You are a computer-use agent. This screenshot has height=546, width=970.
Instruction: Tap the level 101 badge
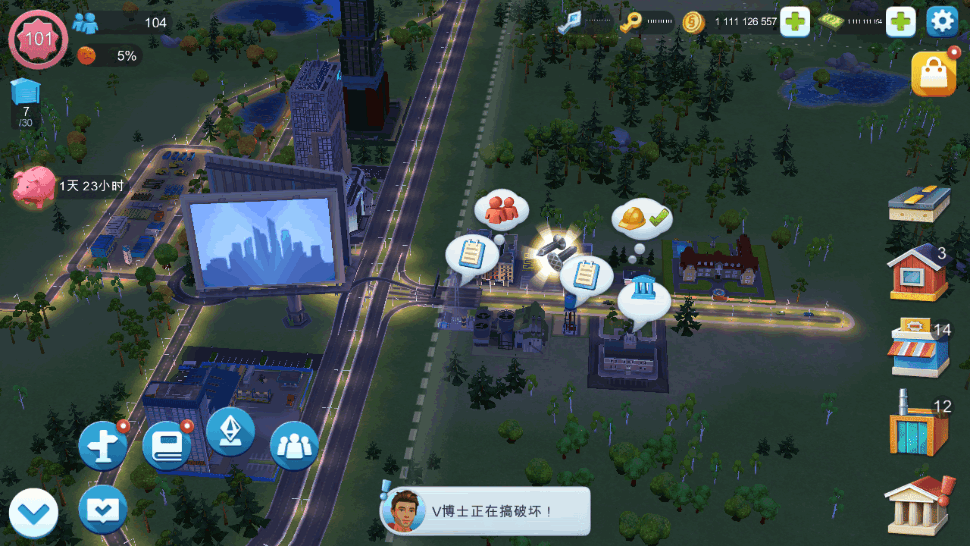(38, 39)
